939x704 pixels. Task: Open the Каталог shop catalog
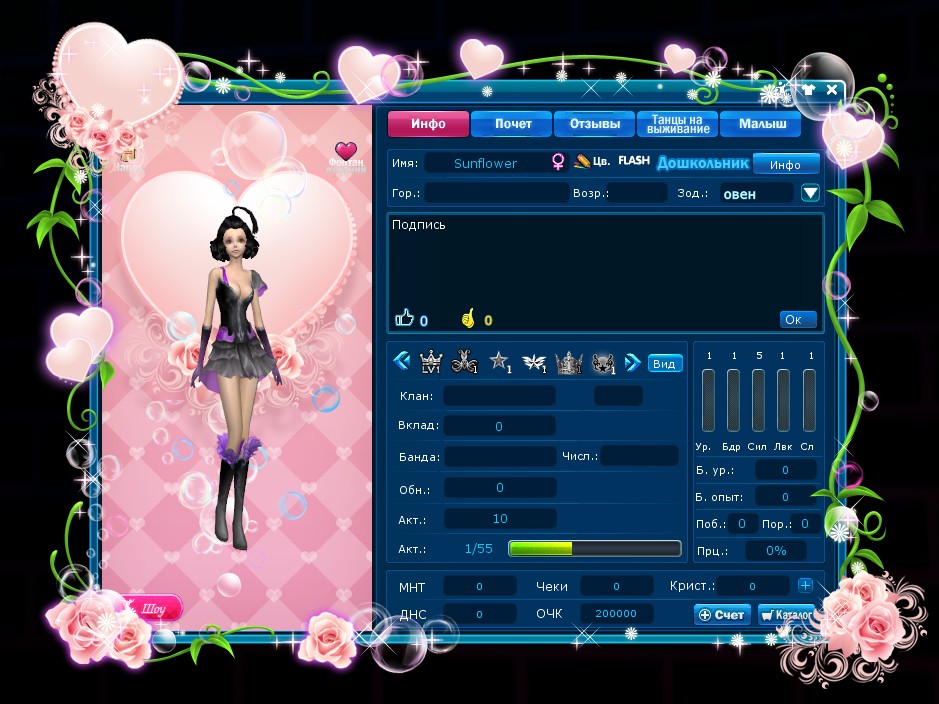tap(785, 614)
